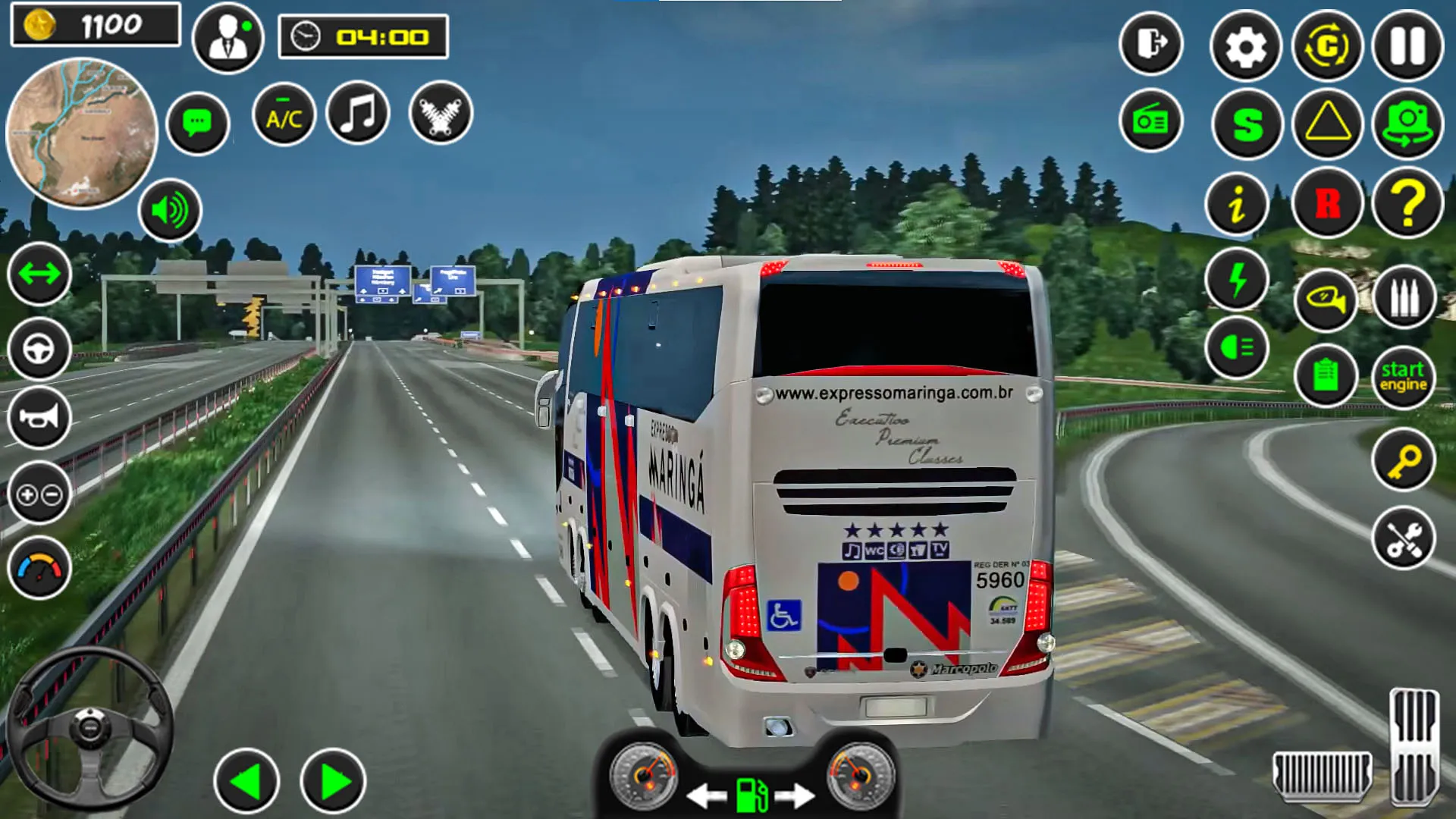The height and width of the screenshot is (819, 1456).
Task: Toggle the hazard triangle warning
Action: pyautogui.click(x=1327, y=120)
